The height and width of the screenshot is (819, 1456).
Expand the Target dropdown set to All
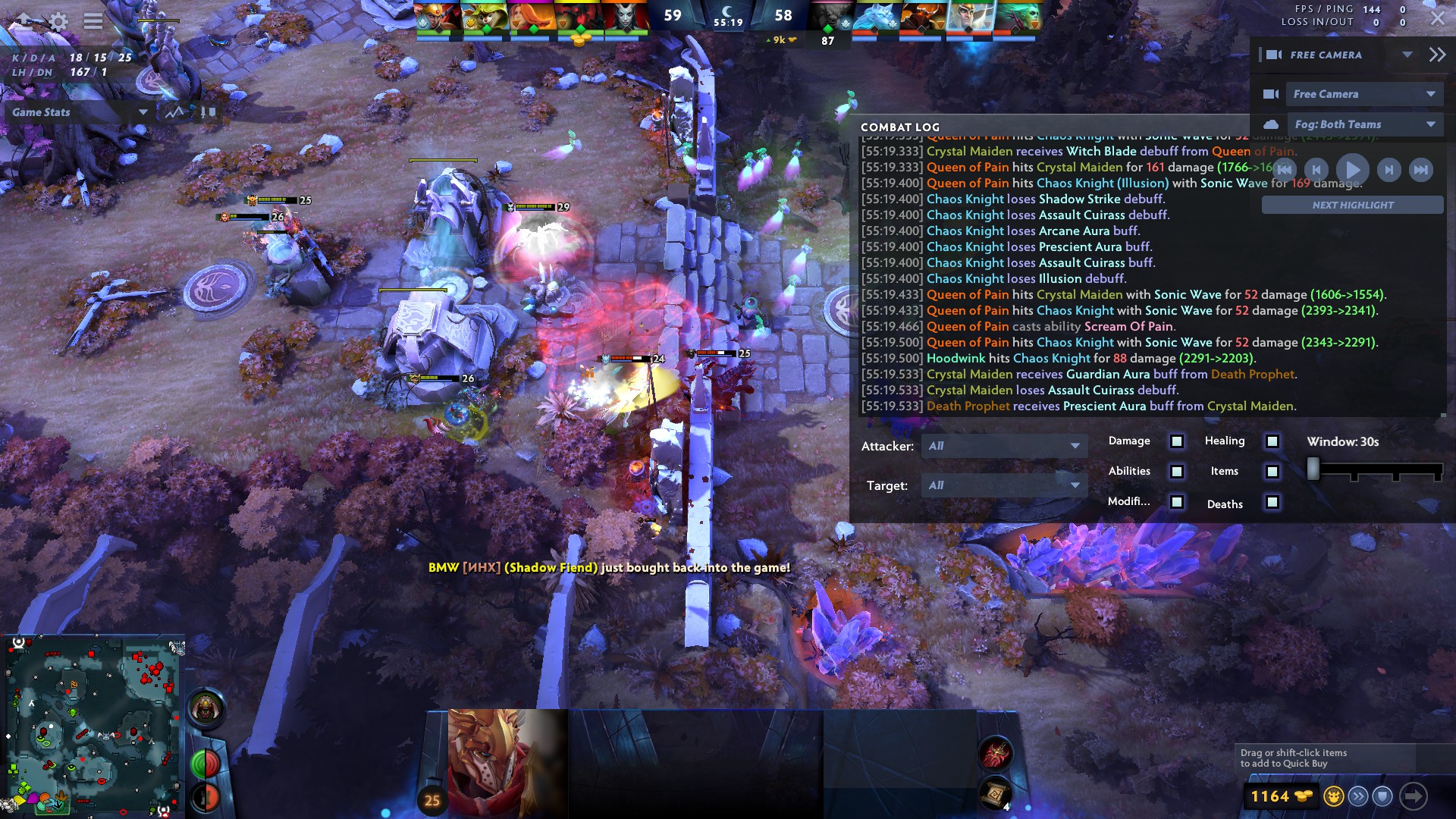point(1003,485)
